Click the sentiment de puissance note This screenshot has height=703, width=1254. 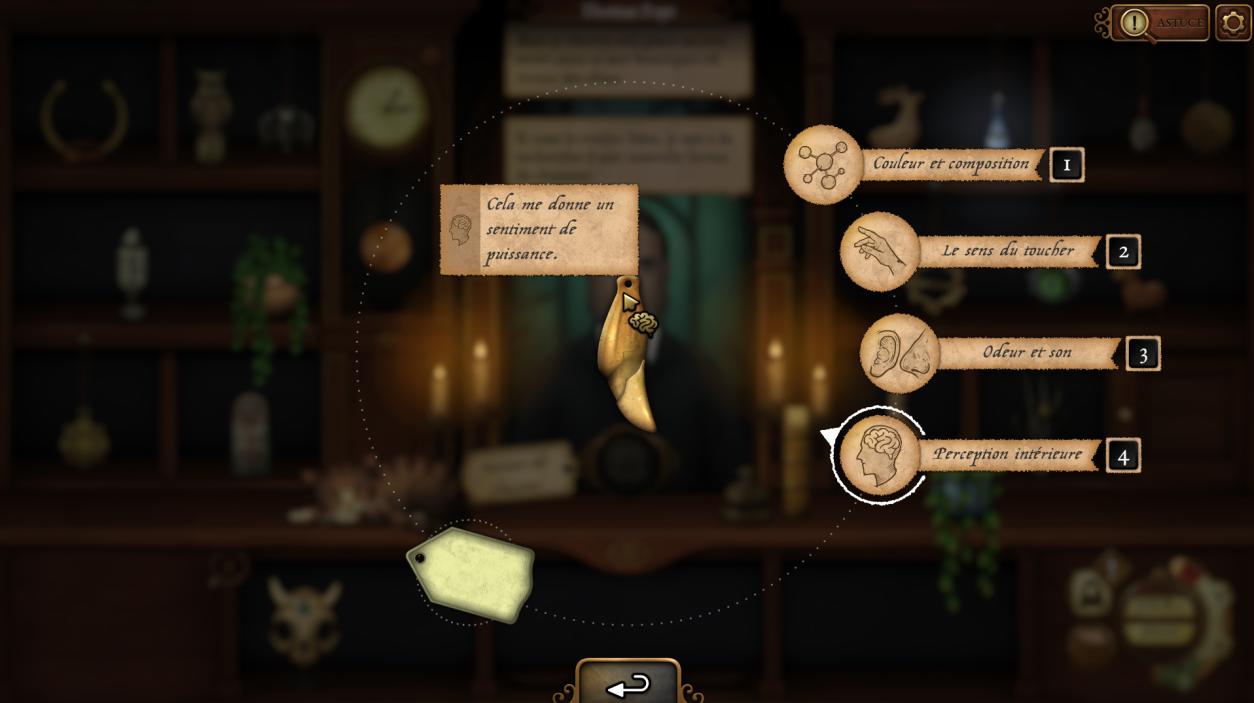click(540, 229)
